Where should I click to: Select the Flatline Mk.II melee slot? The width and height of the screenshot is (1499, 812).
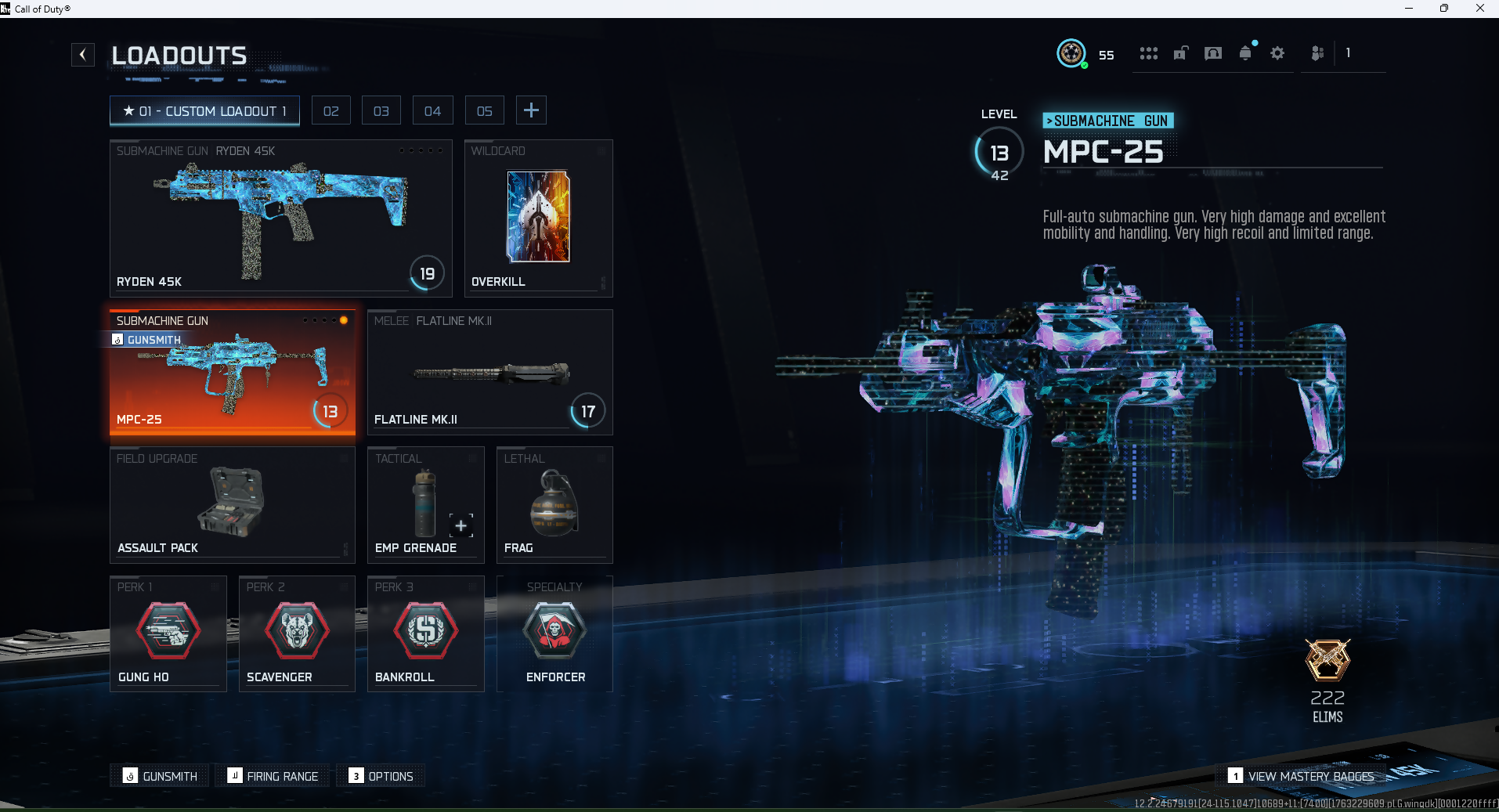click(x=489, y=372)
